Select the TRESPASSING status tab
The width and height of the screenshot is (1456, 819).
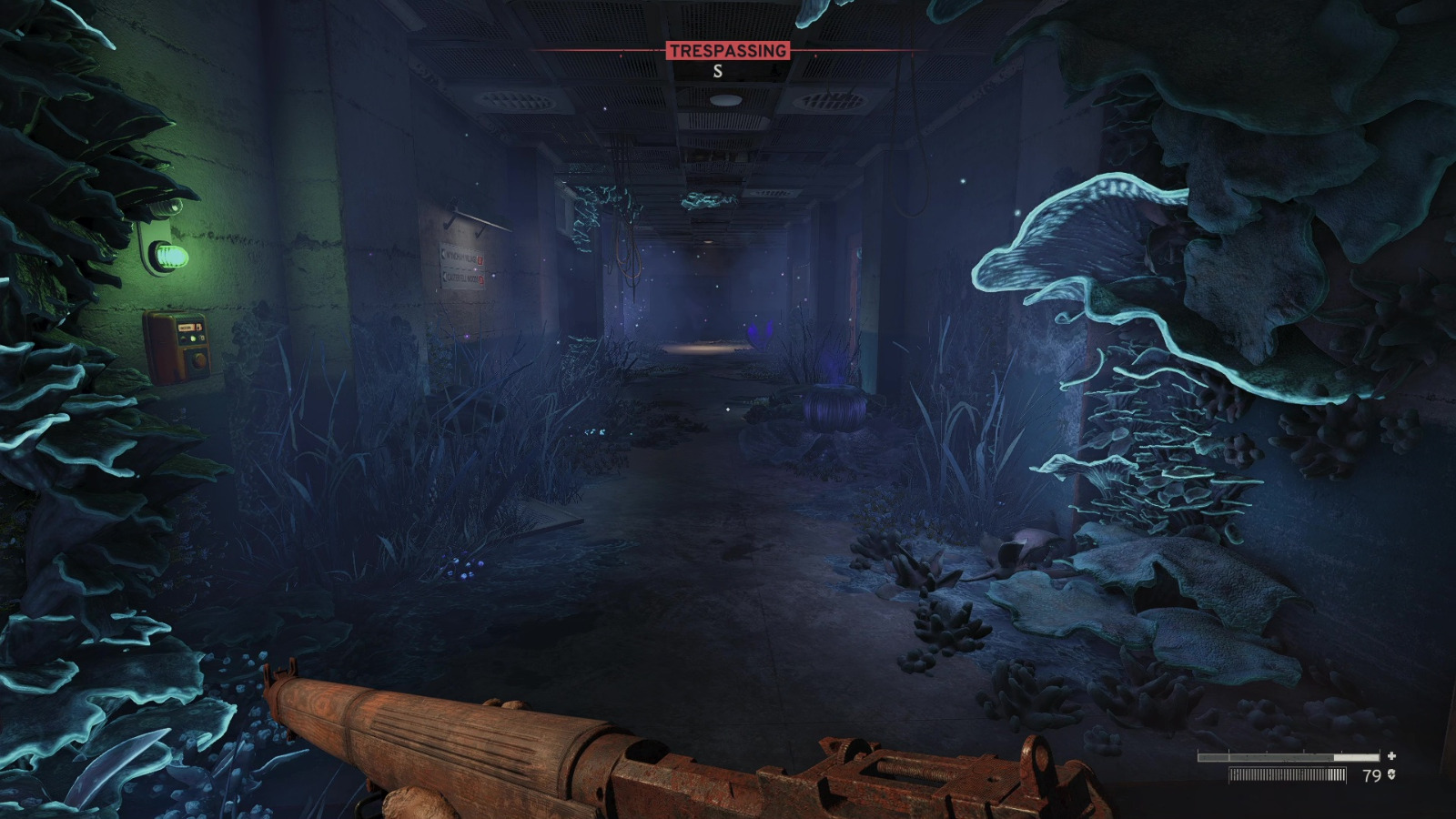click(x=729, y=52)
